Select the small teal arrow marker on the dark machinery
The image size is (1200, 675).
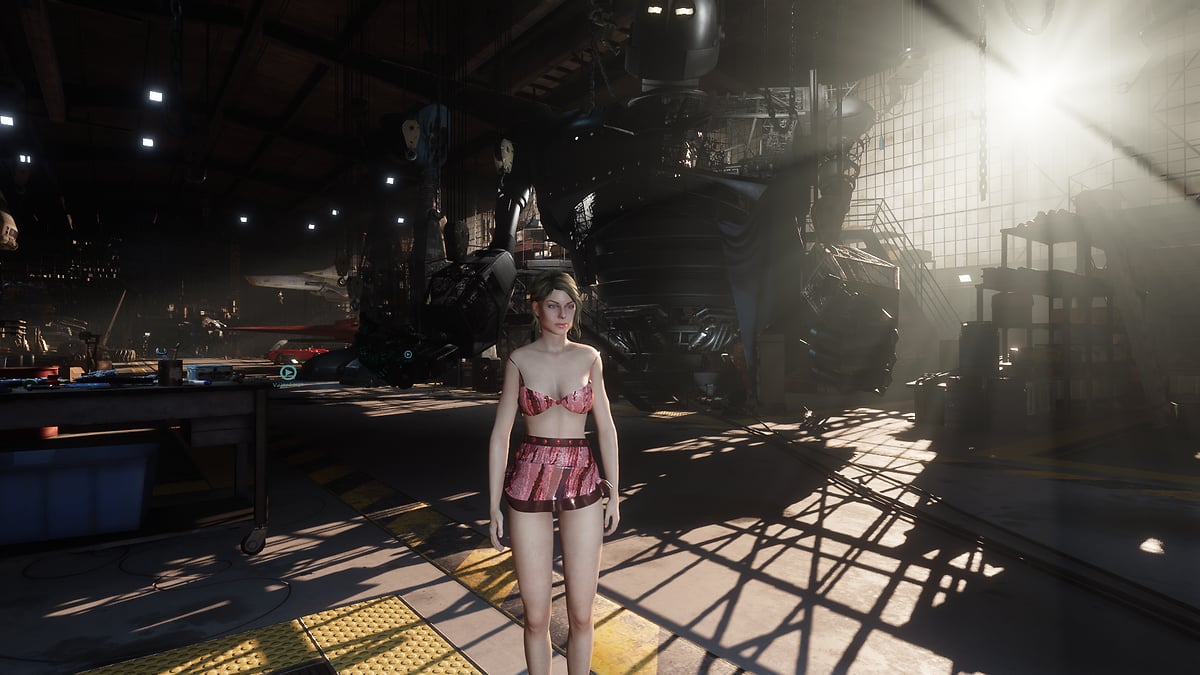point(408,354)
